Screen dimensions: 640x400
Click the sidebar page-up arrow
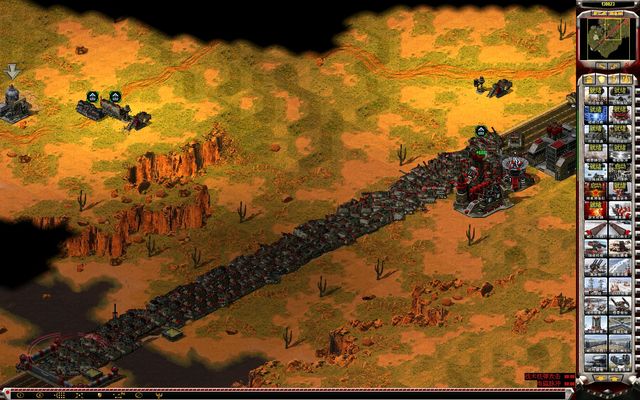[x=601, y=378]
